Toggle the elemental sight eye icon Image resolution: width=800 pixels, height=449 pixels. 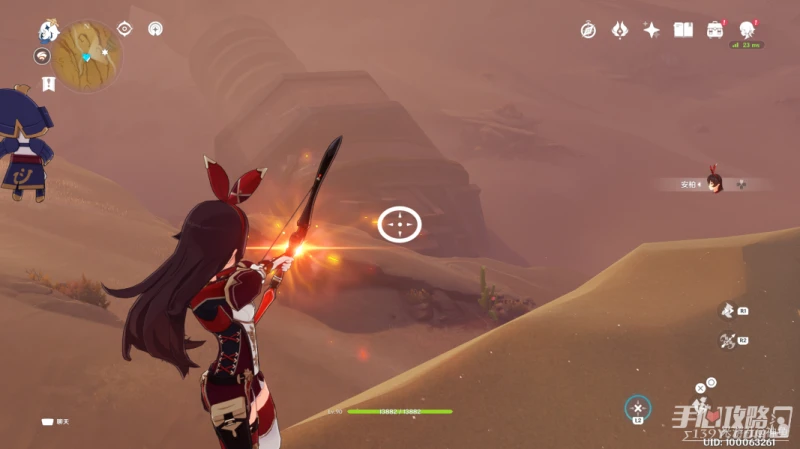tap(125, 29)
